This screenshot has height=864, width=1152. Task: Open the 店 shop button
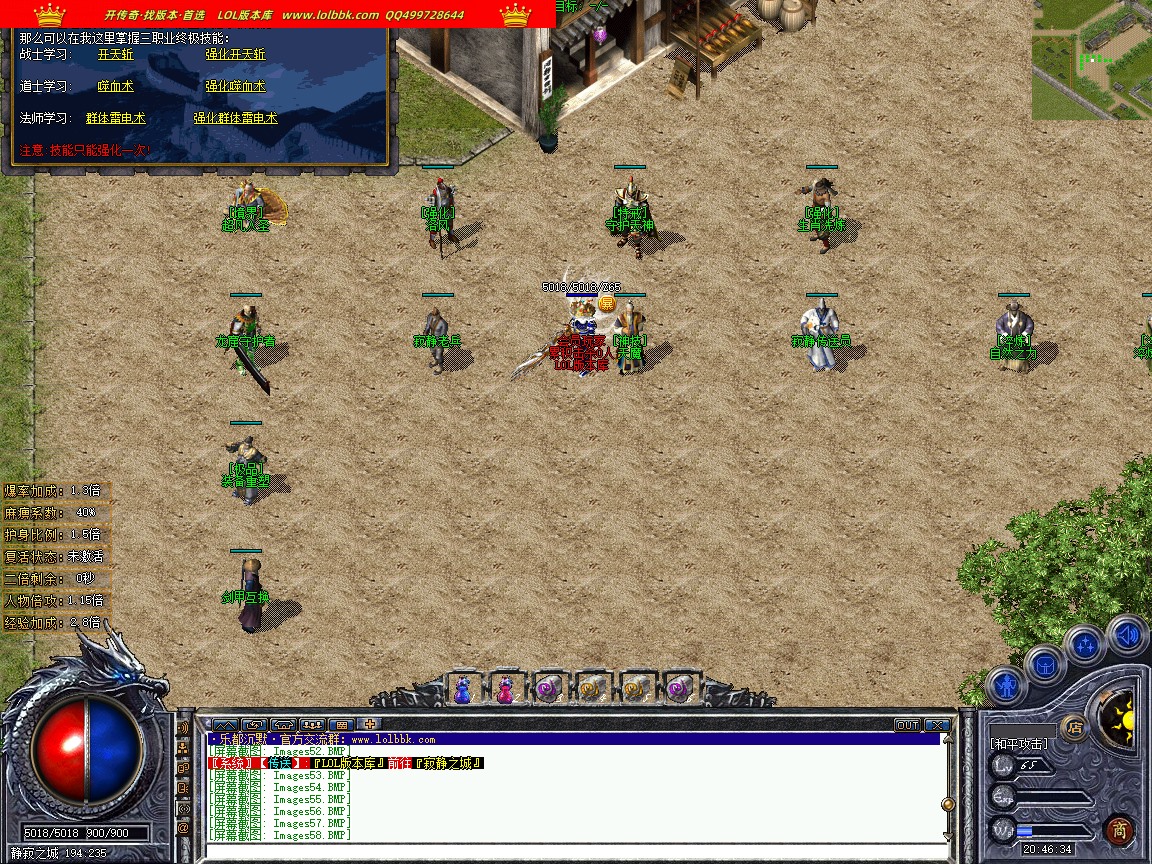1075,727
